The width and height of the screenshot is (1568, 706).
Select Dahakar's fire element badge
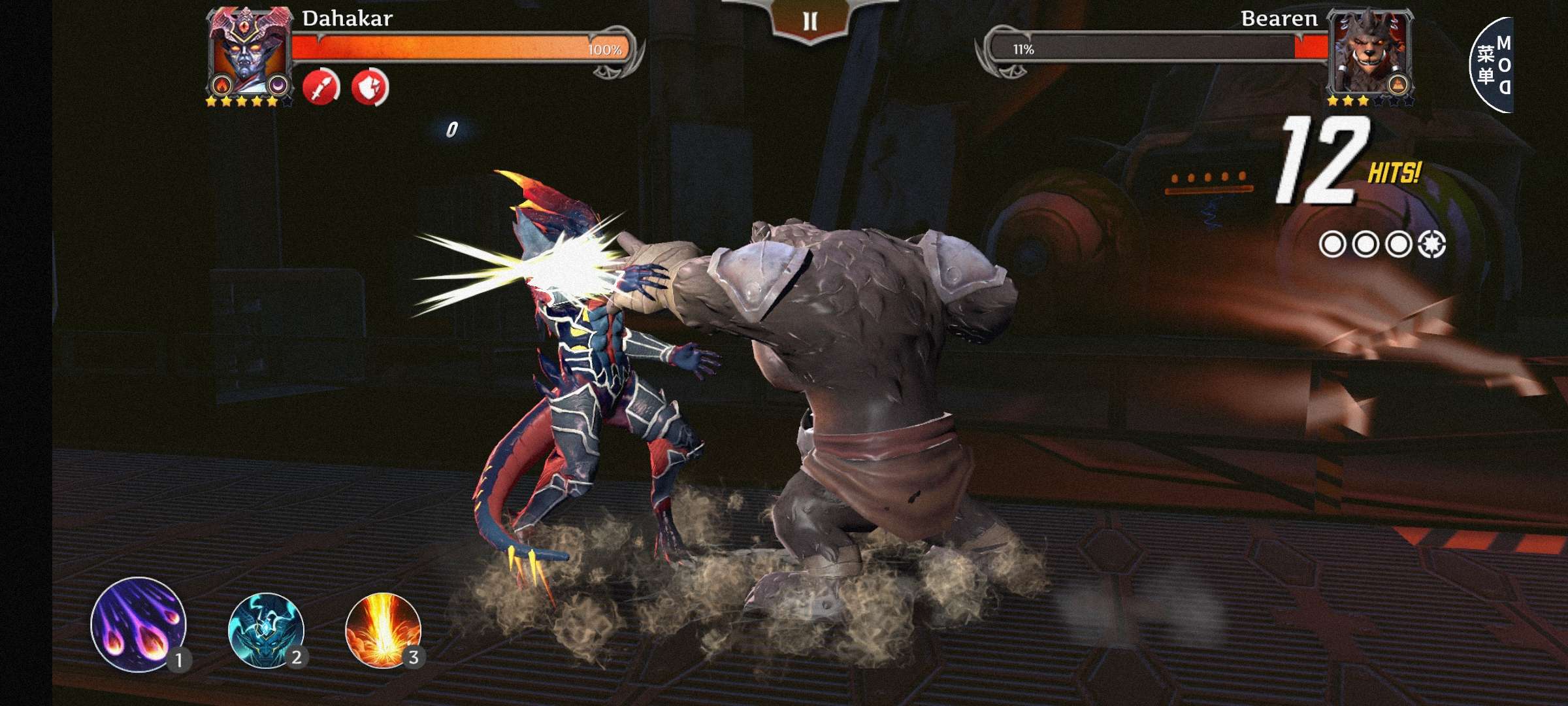click(x=222, y=86)
